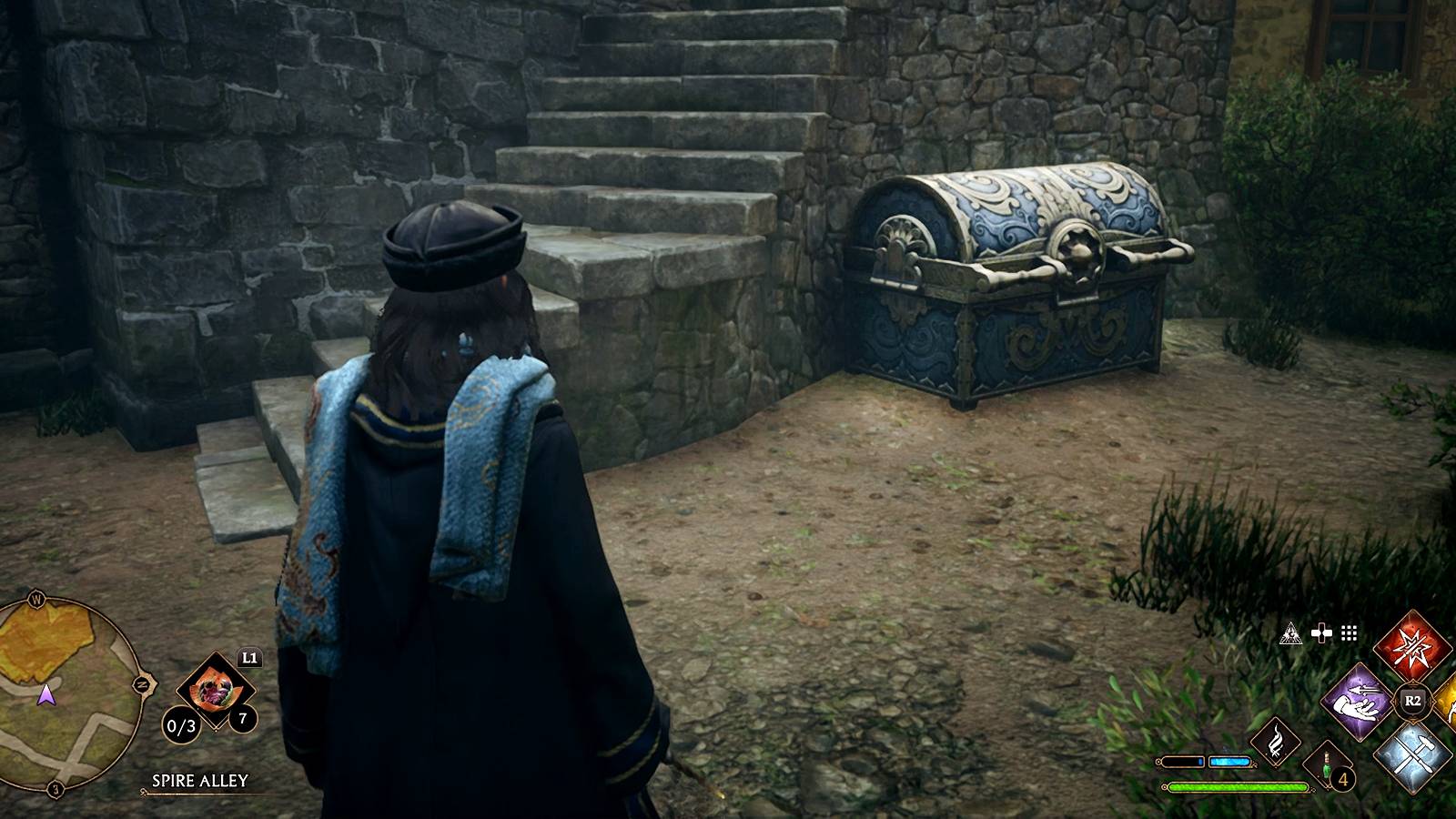
Task: Click the item count badge showing 7
Action: (241, 716)
